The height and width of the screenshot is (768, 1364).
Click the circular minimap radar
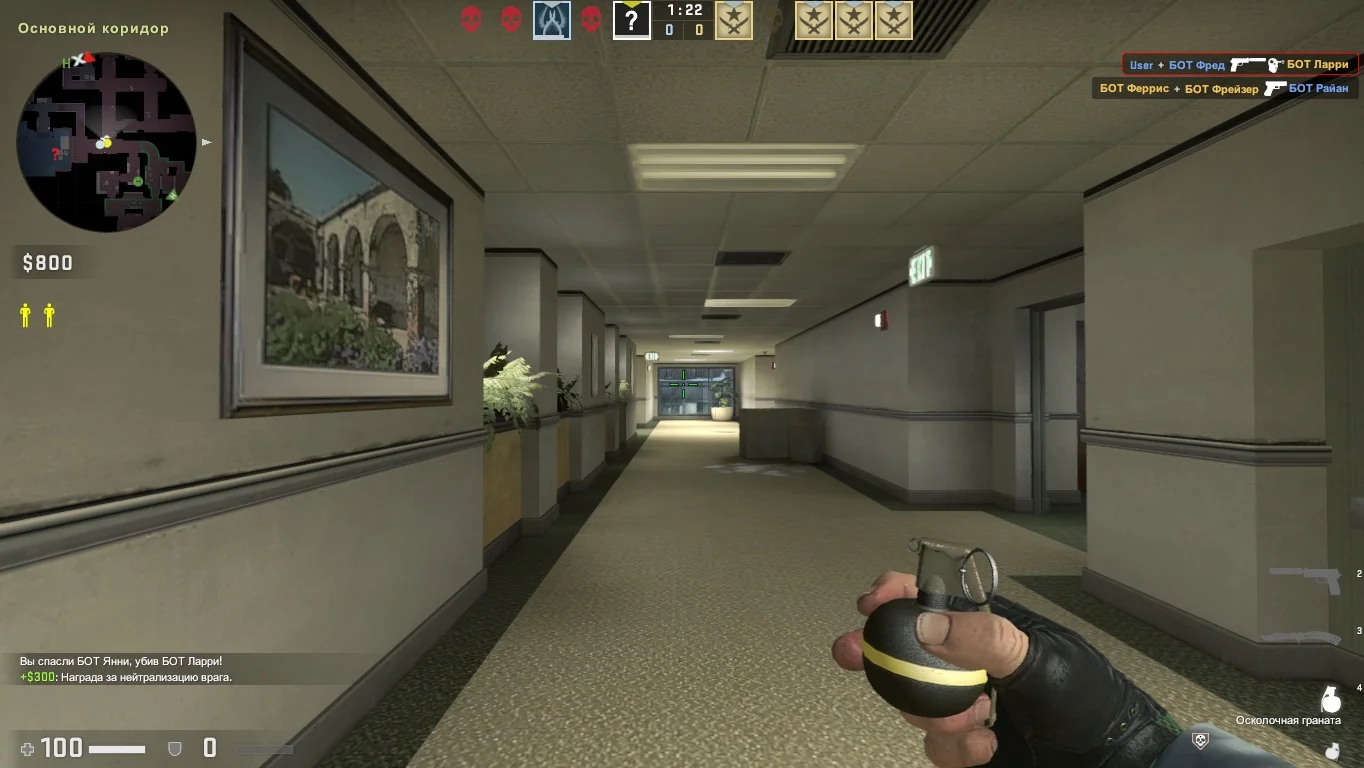coord(107,142)
